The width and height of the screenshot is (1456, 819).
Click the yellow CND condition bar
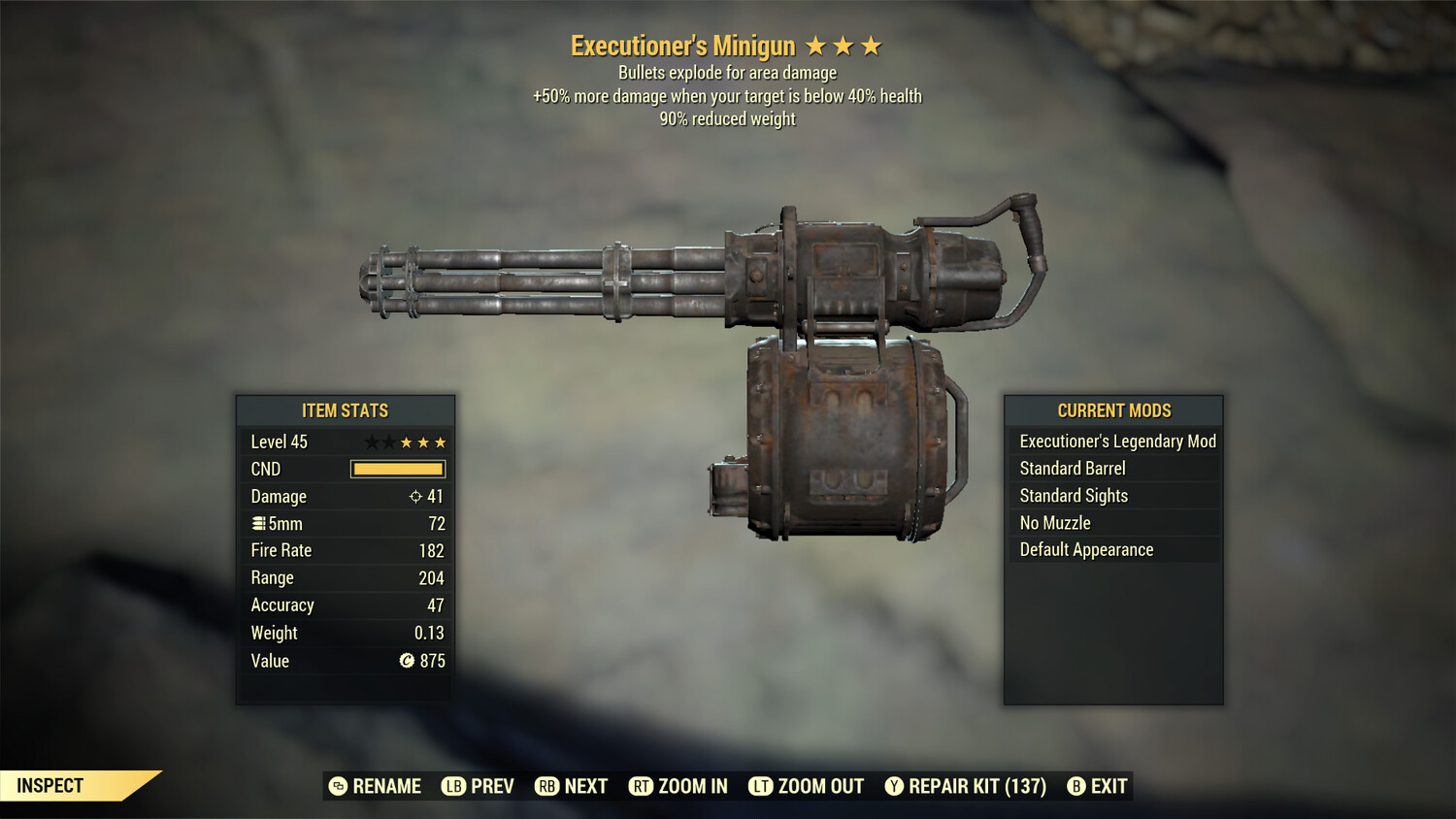(396, 469)
